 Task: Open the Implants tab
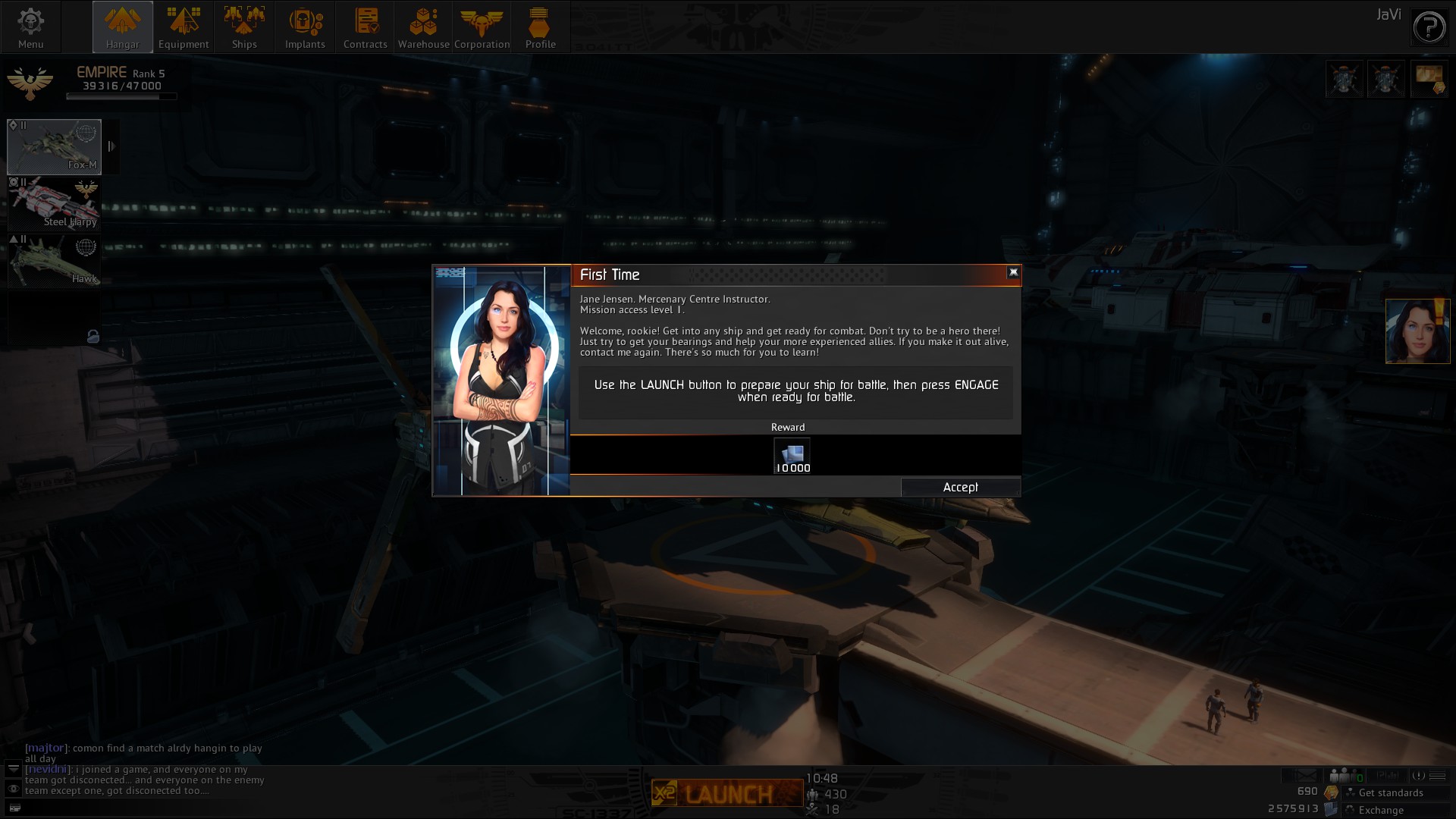click(305, 27)
